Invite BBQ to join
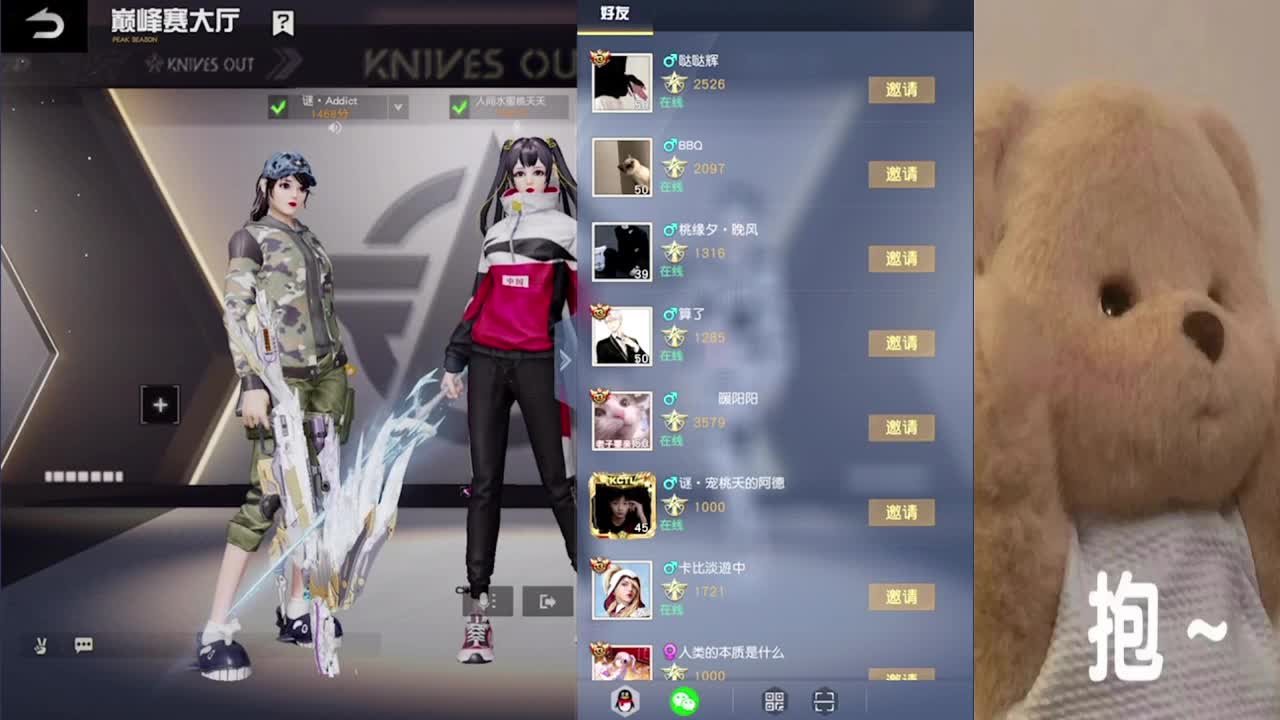This screenshot has height=720, width=1280. [x=899, y=173]
